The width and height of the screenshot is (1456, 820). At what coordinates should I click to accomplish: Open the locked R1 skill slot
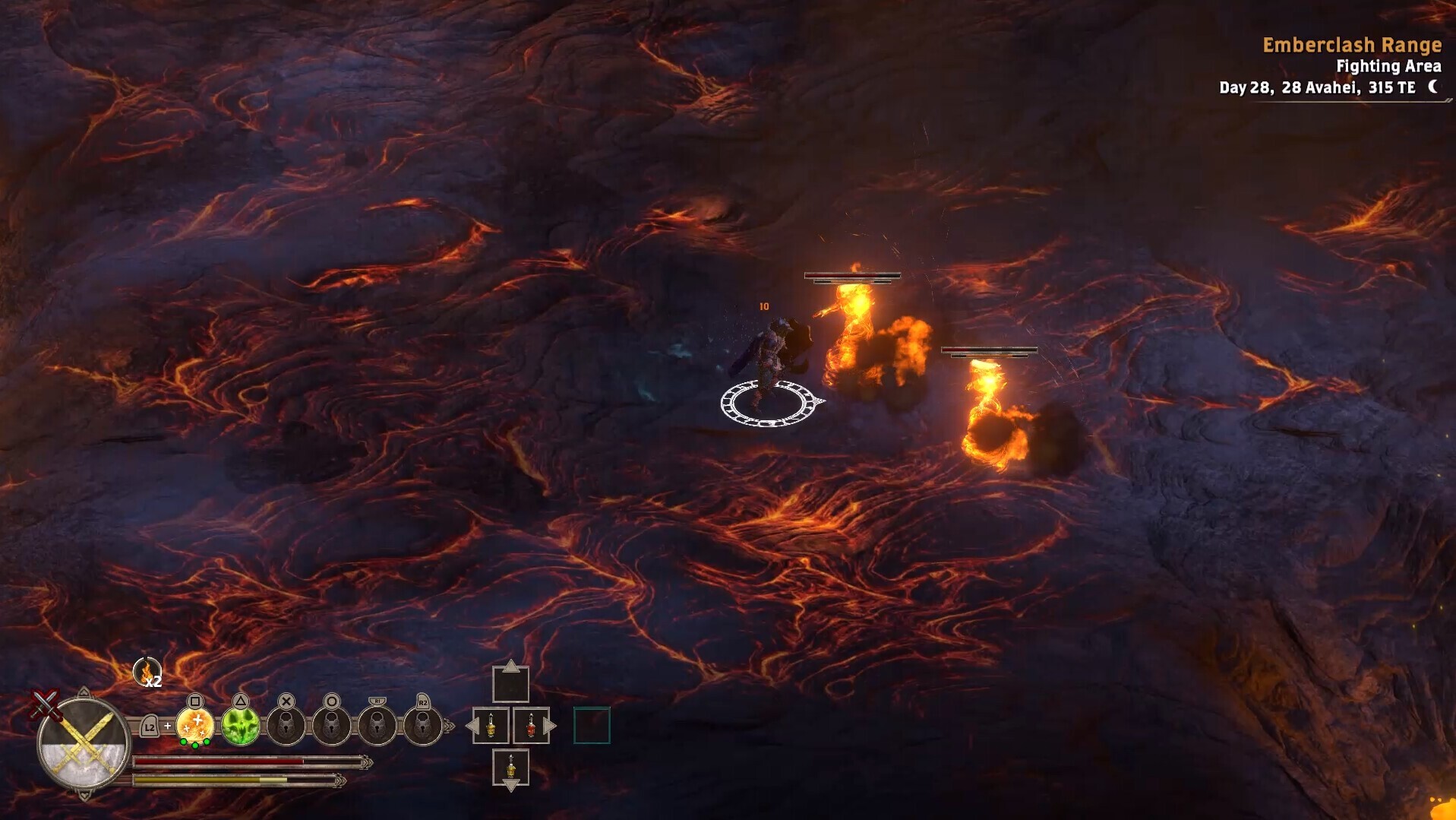tap(377, 725)
